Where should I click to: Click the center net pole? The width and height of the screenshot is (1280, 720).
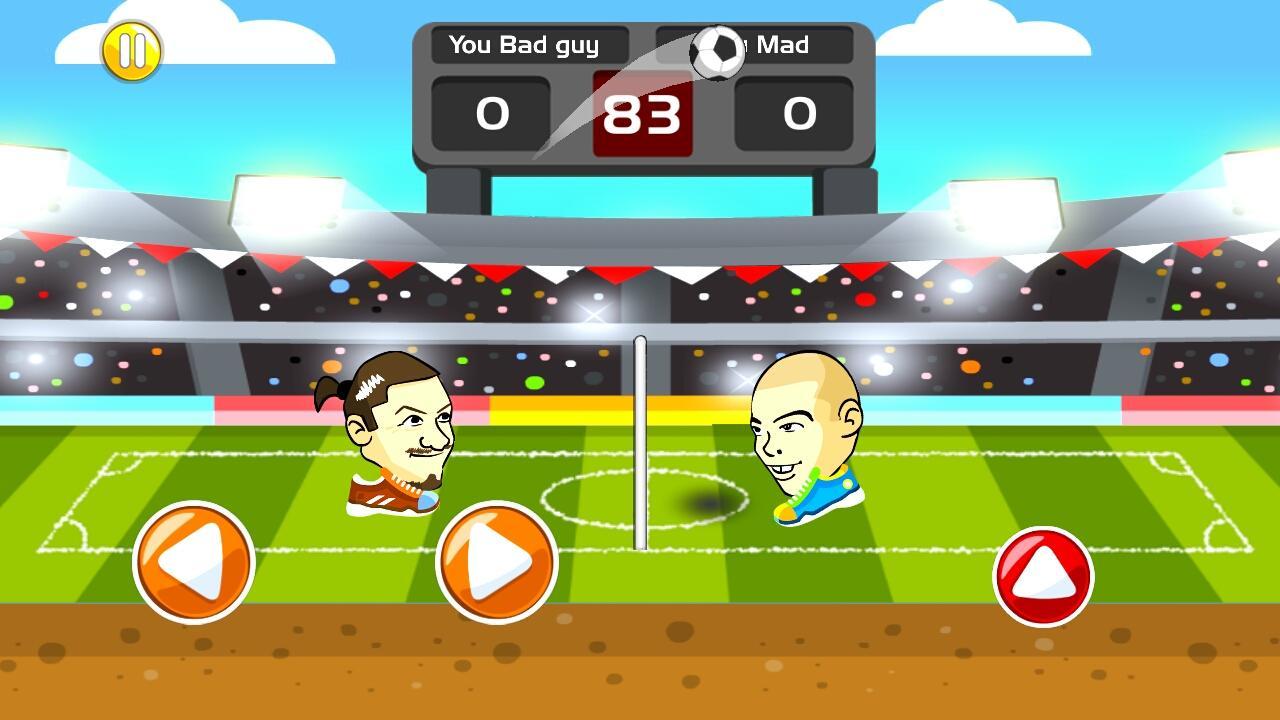coord(638,440)
